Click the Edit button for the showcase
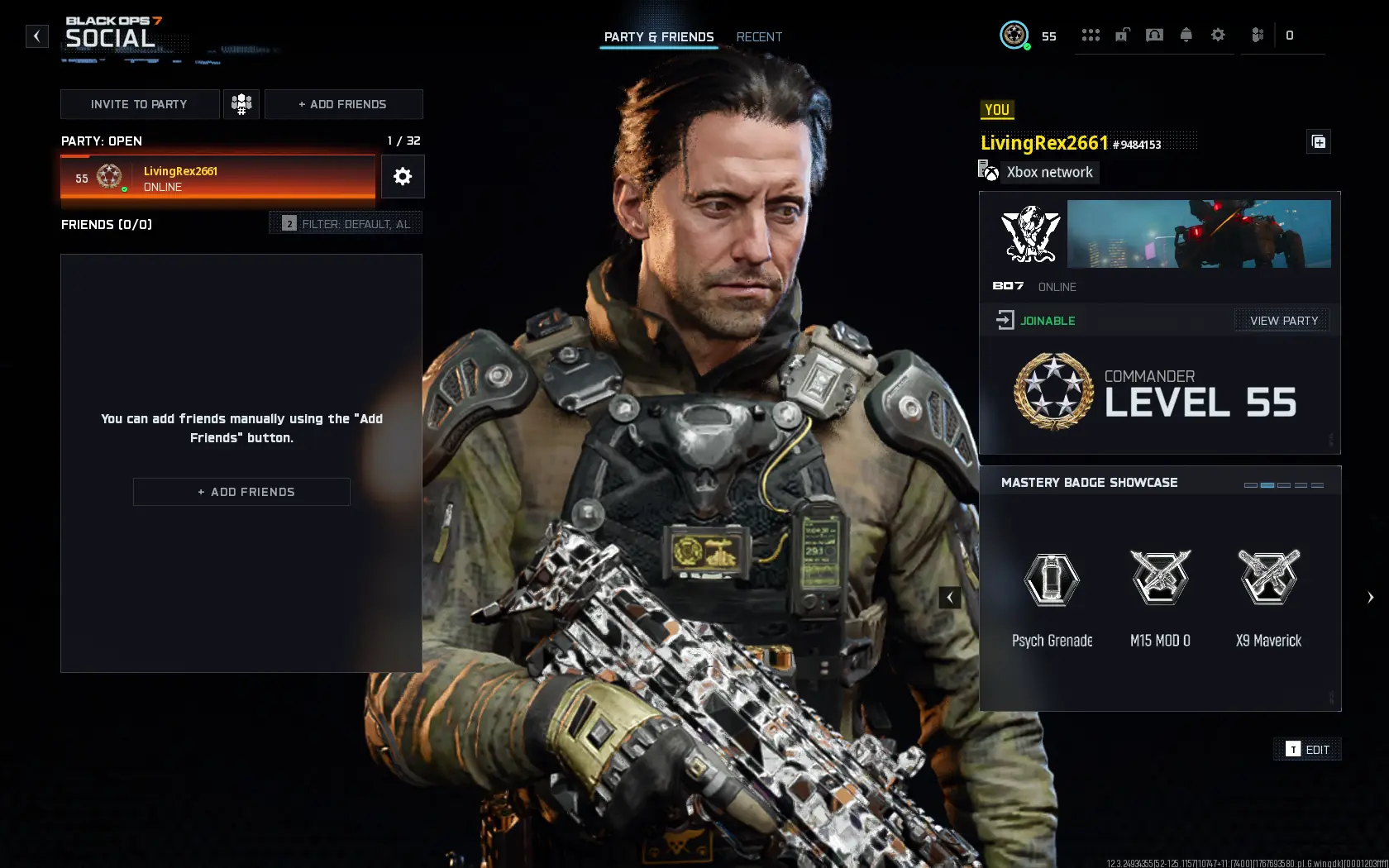The image size is (1389, 868). 1307,749
